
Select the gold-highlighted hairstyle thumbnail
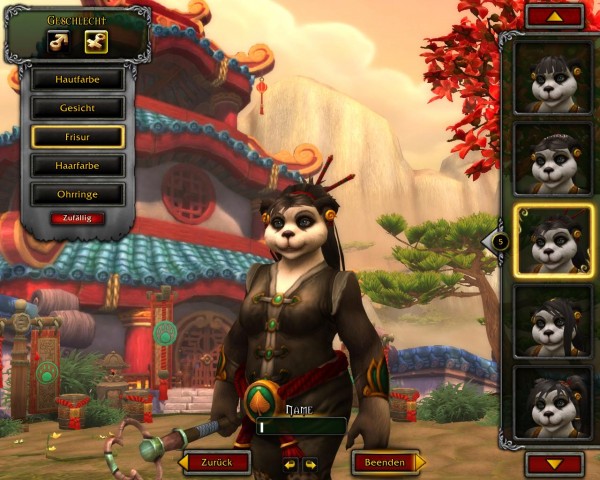pos(552,240)
